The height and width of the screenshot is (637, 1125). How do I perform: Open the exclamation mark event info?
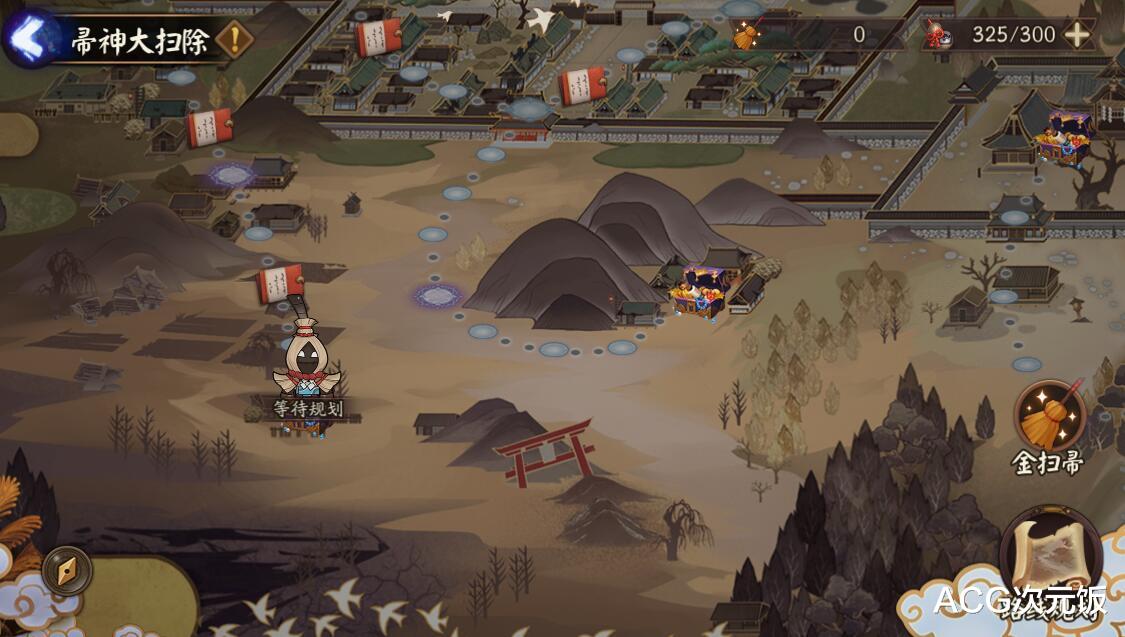(x=235, y=40)
